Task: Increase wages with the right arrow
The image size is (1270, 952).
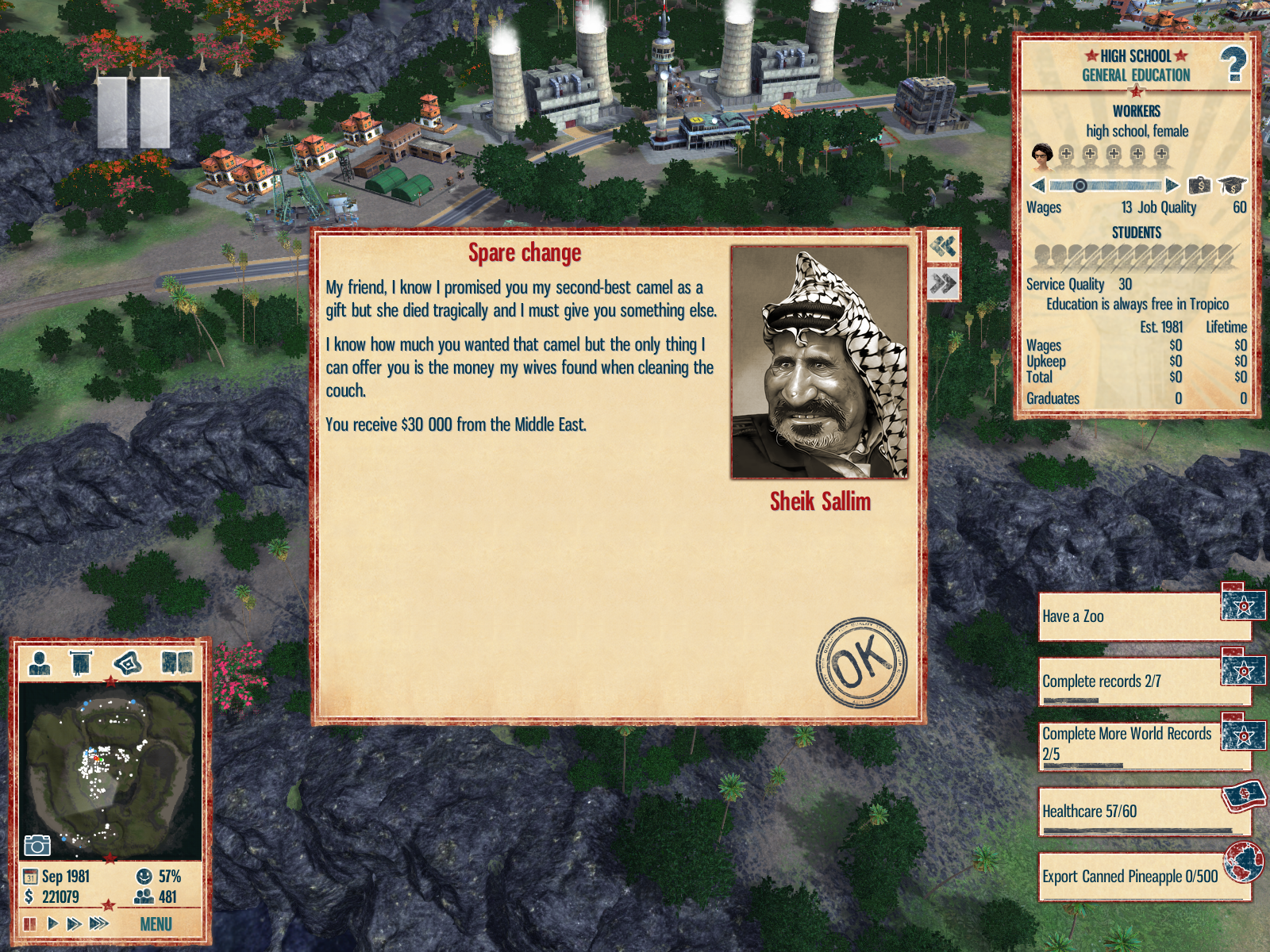Action: pos(1172,186)
